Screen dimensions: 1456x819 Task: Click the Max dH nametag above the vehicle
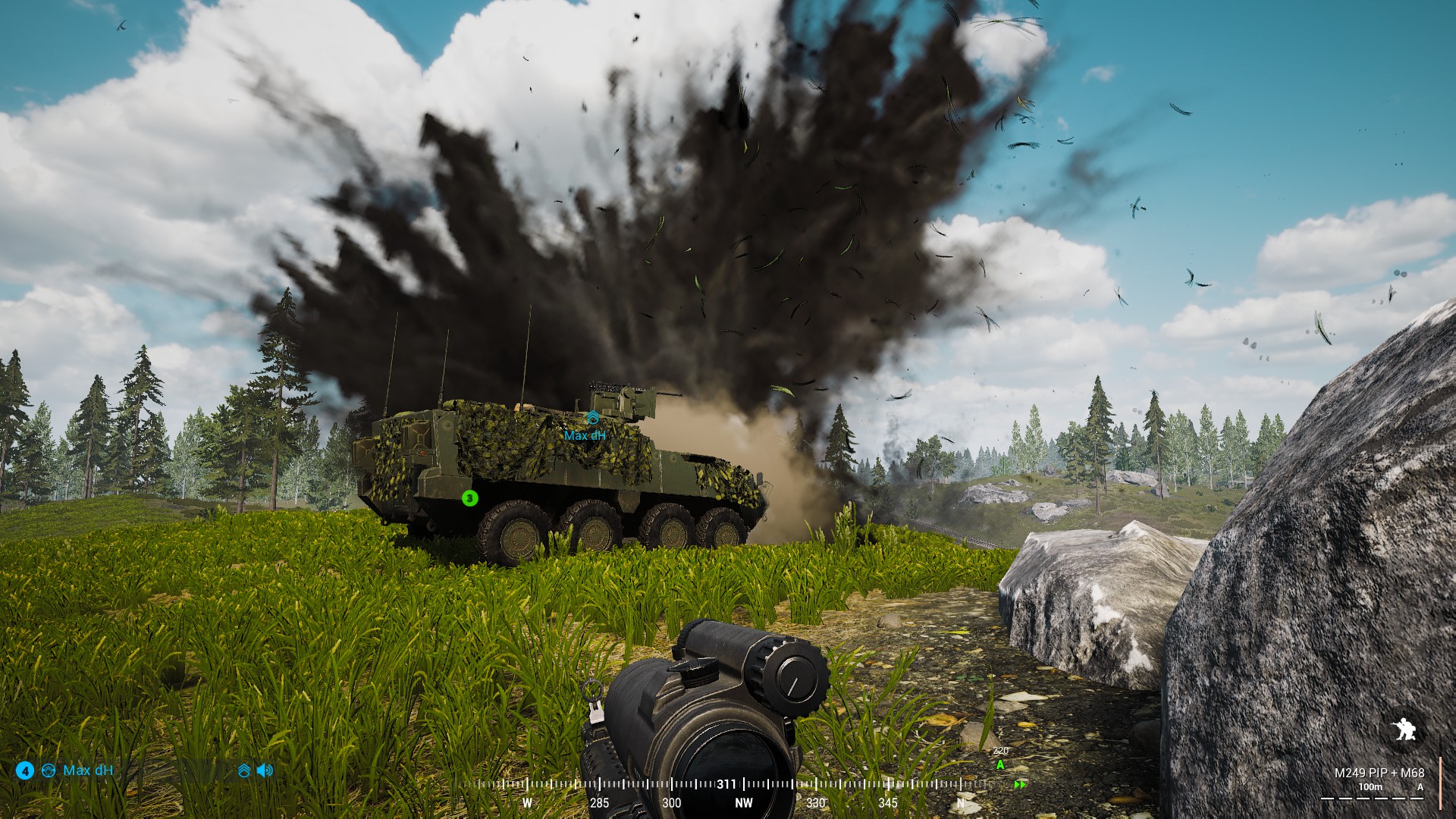(x=585, y=435)
